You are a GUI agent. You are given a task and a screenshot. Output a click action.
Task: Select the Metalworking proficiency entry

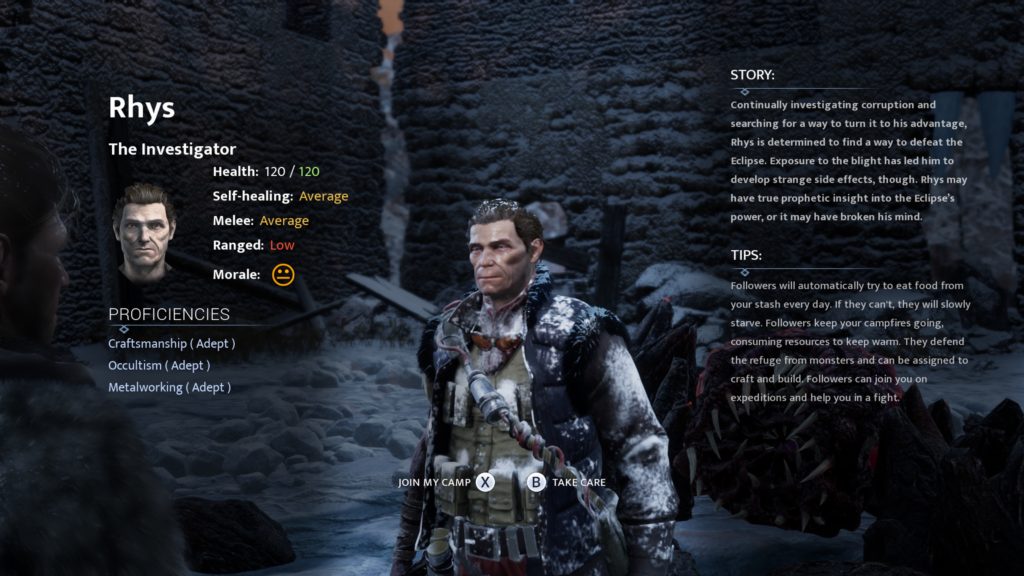(169, 387)
